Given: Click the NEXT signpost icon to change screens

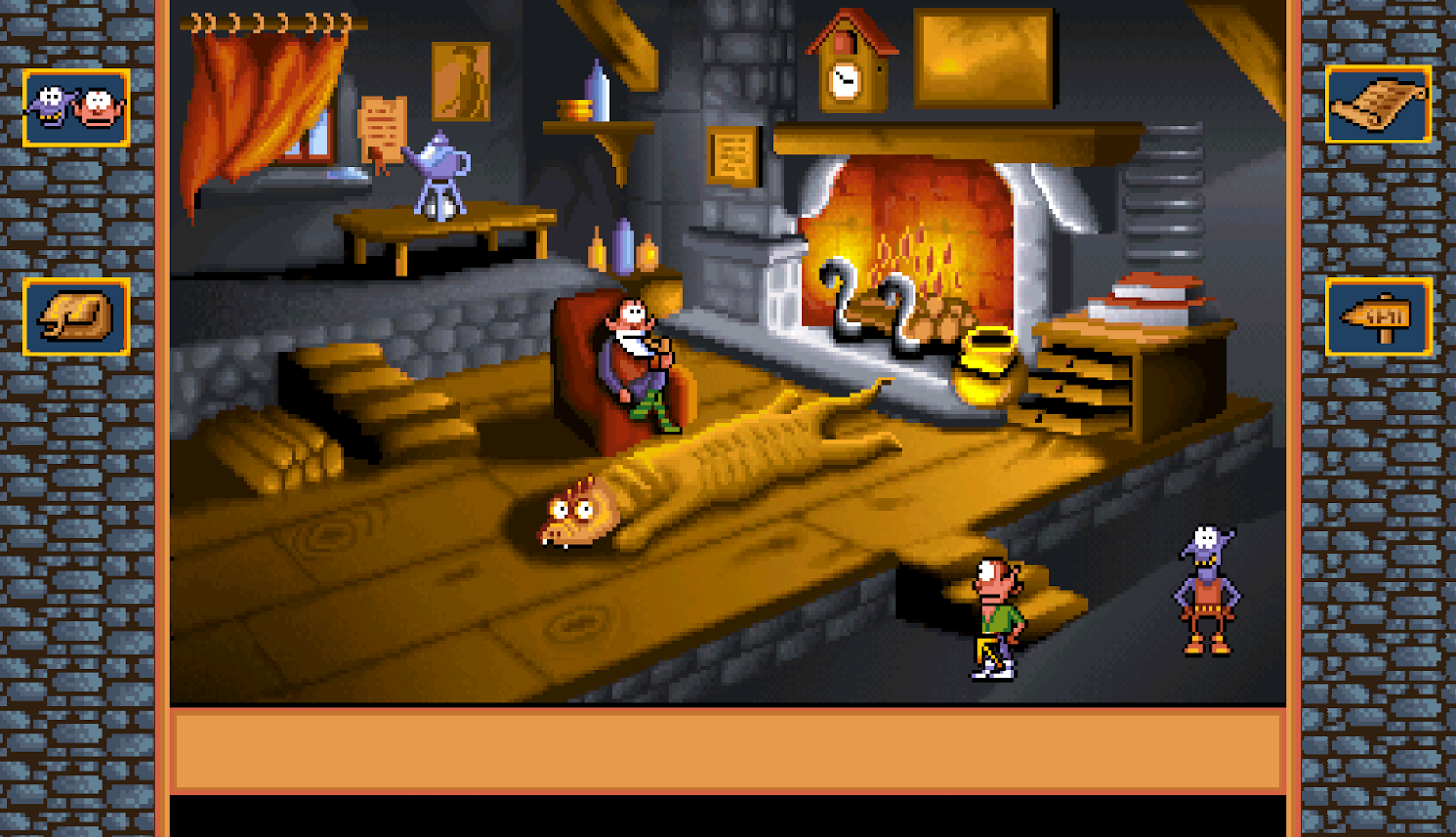Looking at the screenshot, I should [1379, 317].
